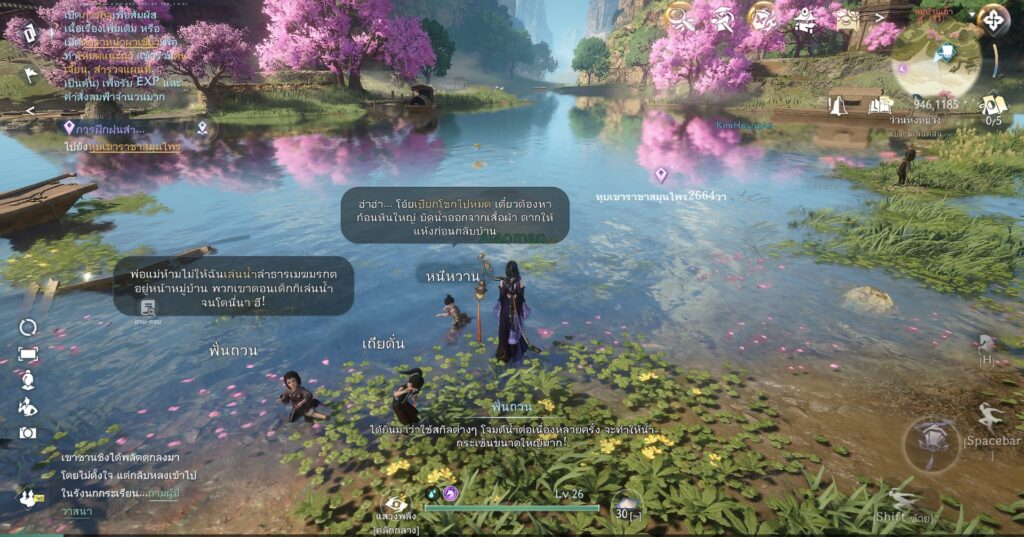Use the consumable item showing 30
This screenshot has height=537, width=1024.
click(x=629, y=507)
